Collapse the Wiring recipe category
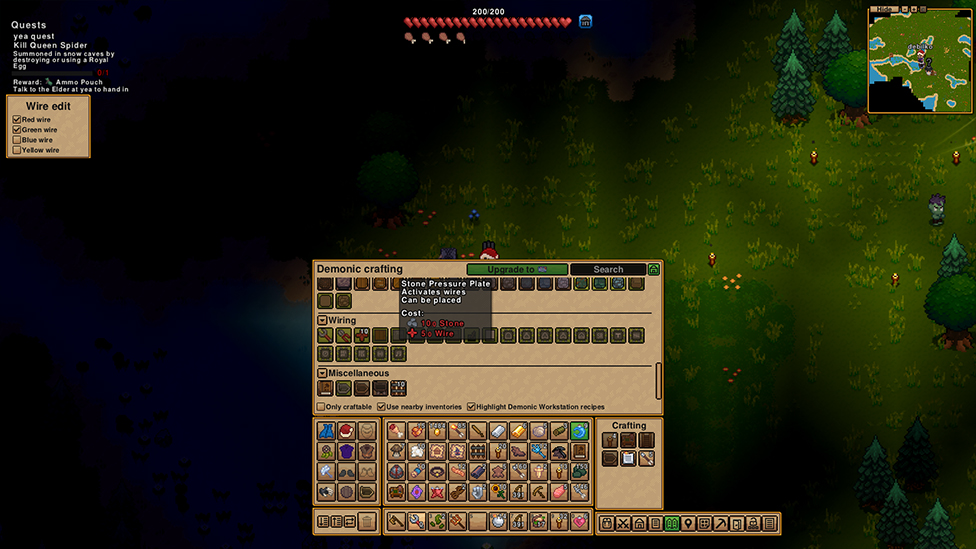 click(323, 321)
